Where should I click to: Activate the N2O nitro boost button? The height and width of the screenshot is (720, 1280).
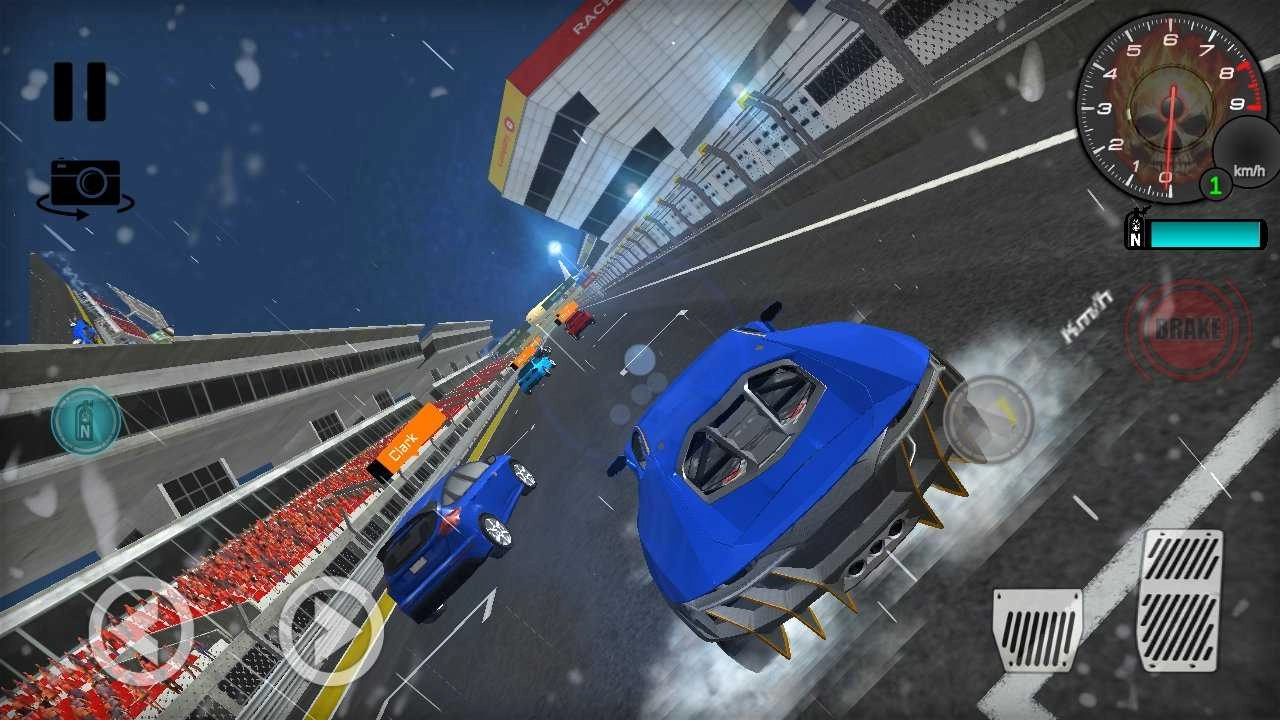point(87,420)
